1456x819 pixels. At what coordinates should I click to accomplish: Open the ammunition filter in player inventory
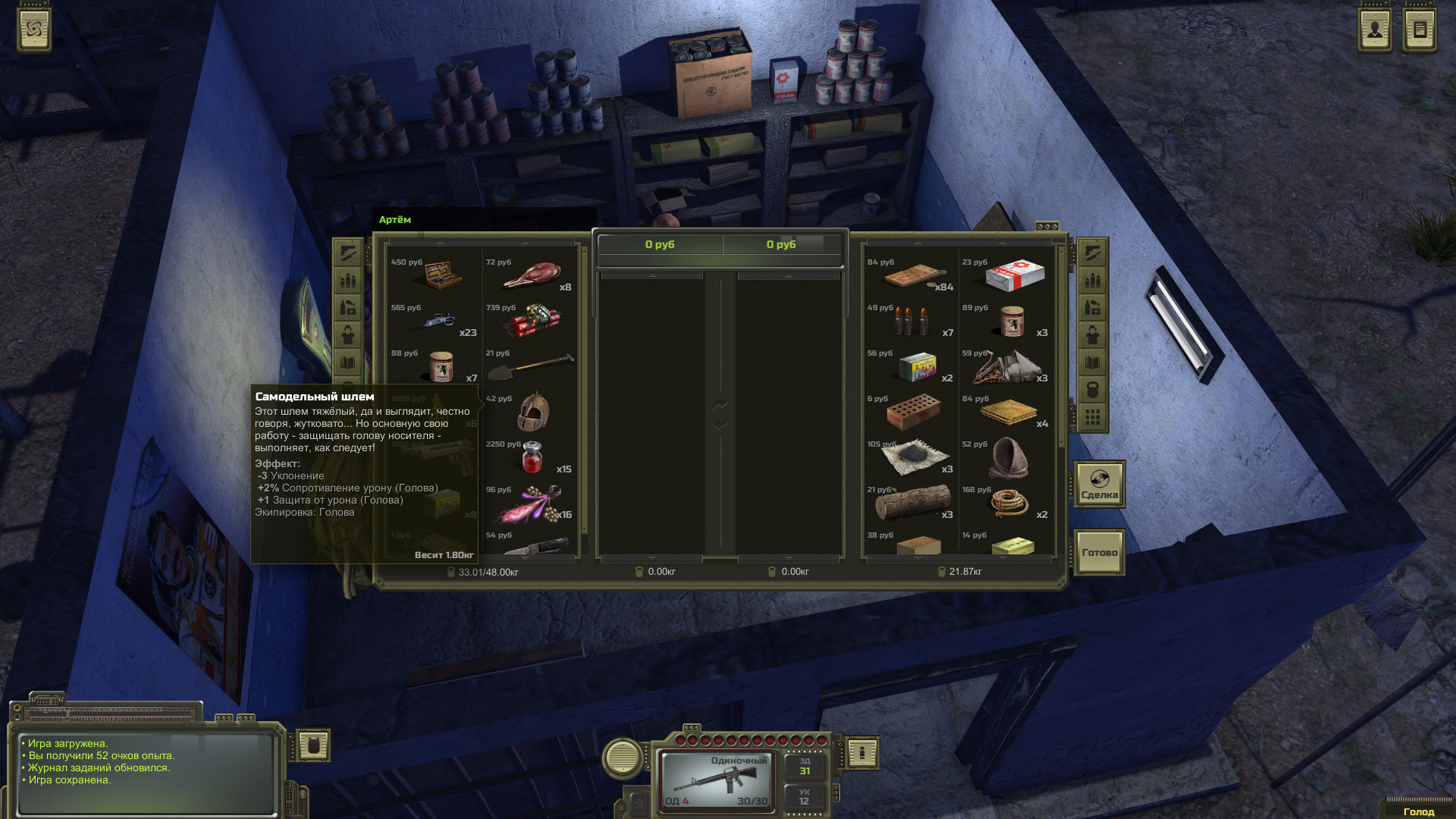click(x=349, y=280)
